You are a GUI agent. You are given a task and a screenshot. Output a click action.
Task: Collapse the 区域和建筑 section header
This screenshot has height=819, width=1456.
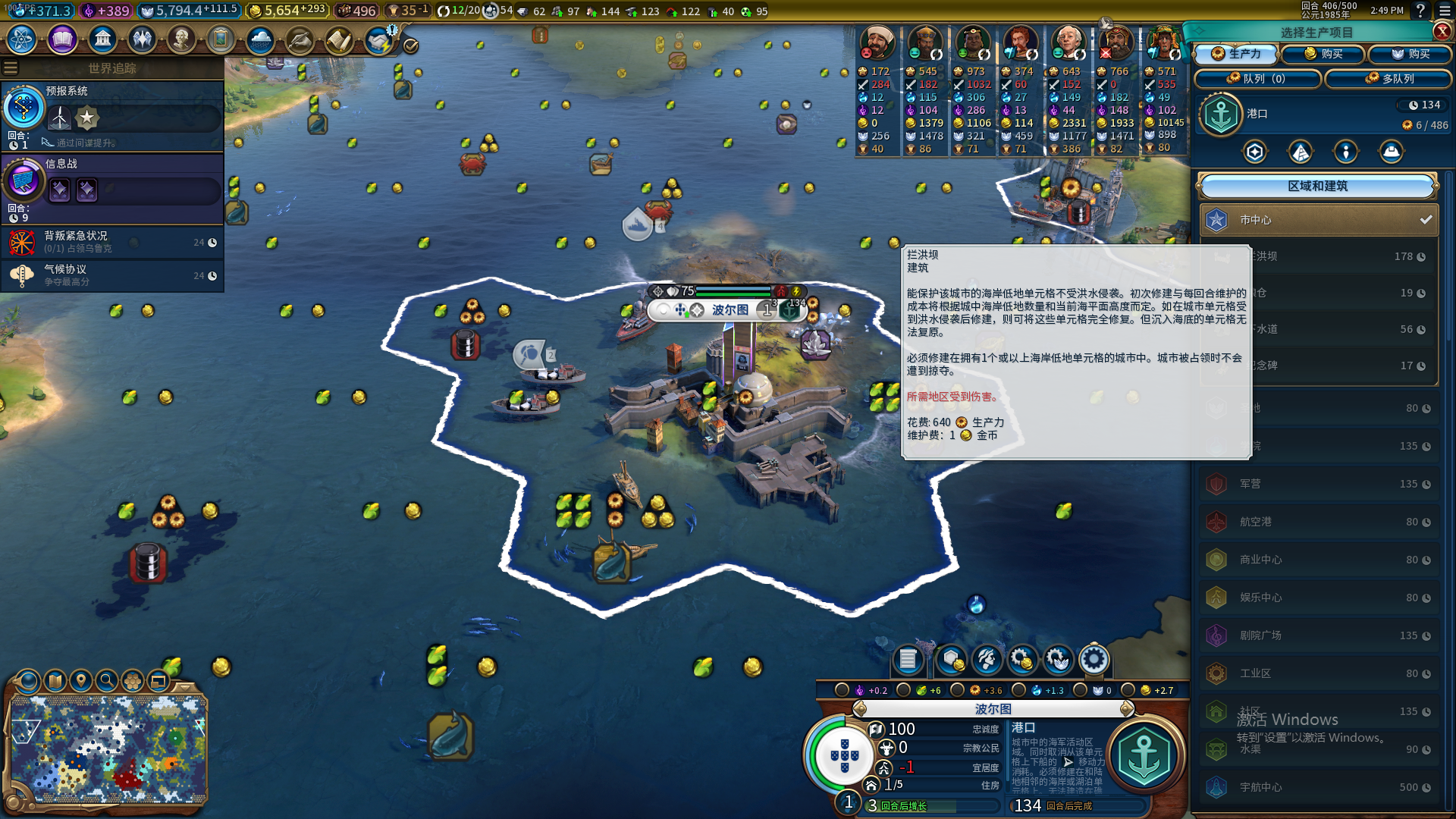[1317, 186]
